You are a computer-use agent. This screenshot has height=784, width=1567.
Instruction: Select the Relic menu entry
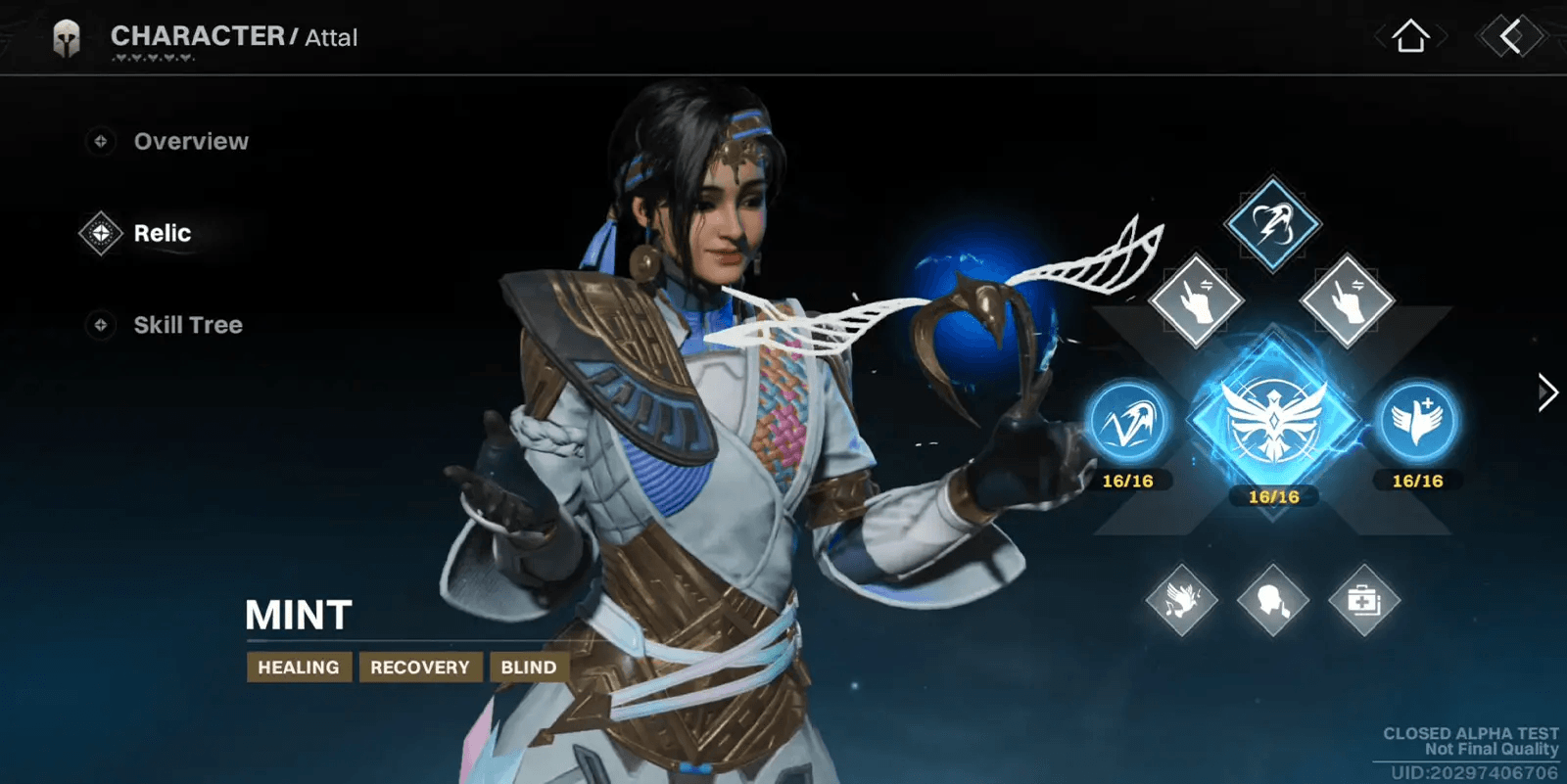click(162, 234)
